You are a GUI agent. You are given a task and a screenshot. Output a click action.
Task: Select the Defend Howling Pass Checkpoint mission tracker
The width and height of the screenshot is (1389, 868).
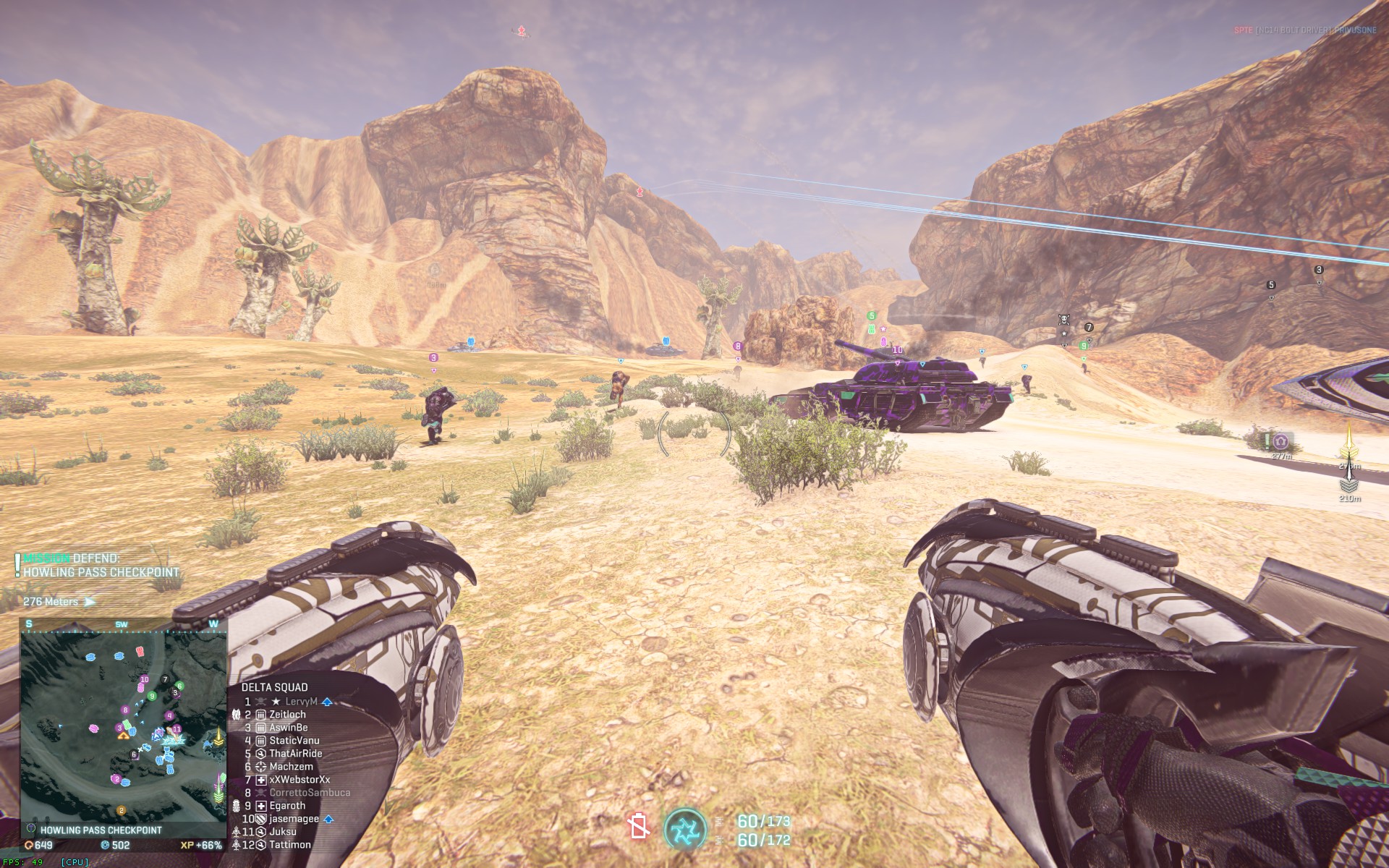tap(100, 566)
